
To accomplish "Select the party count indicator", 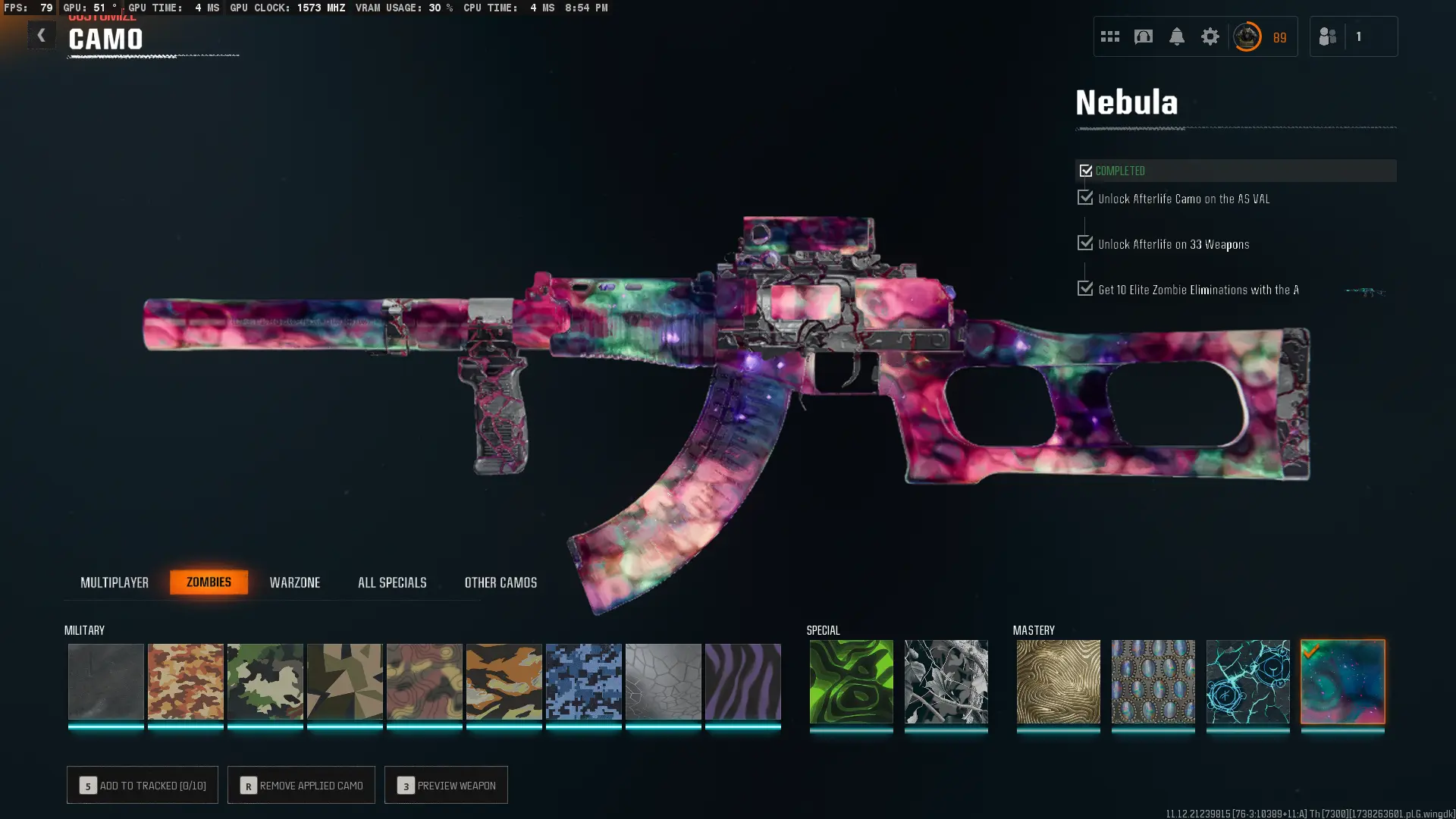I will pos(1360,36).
